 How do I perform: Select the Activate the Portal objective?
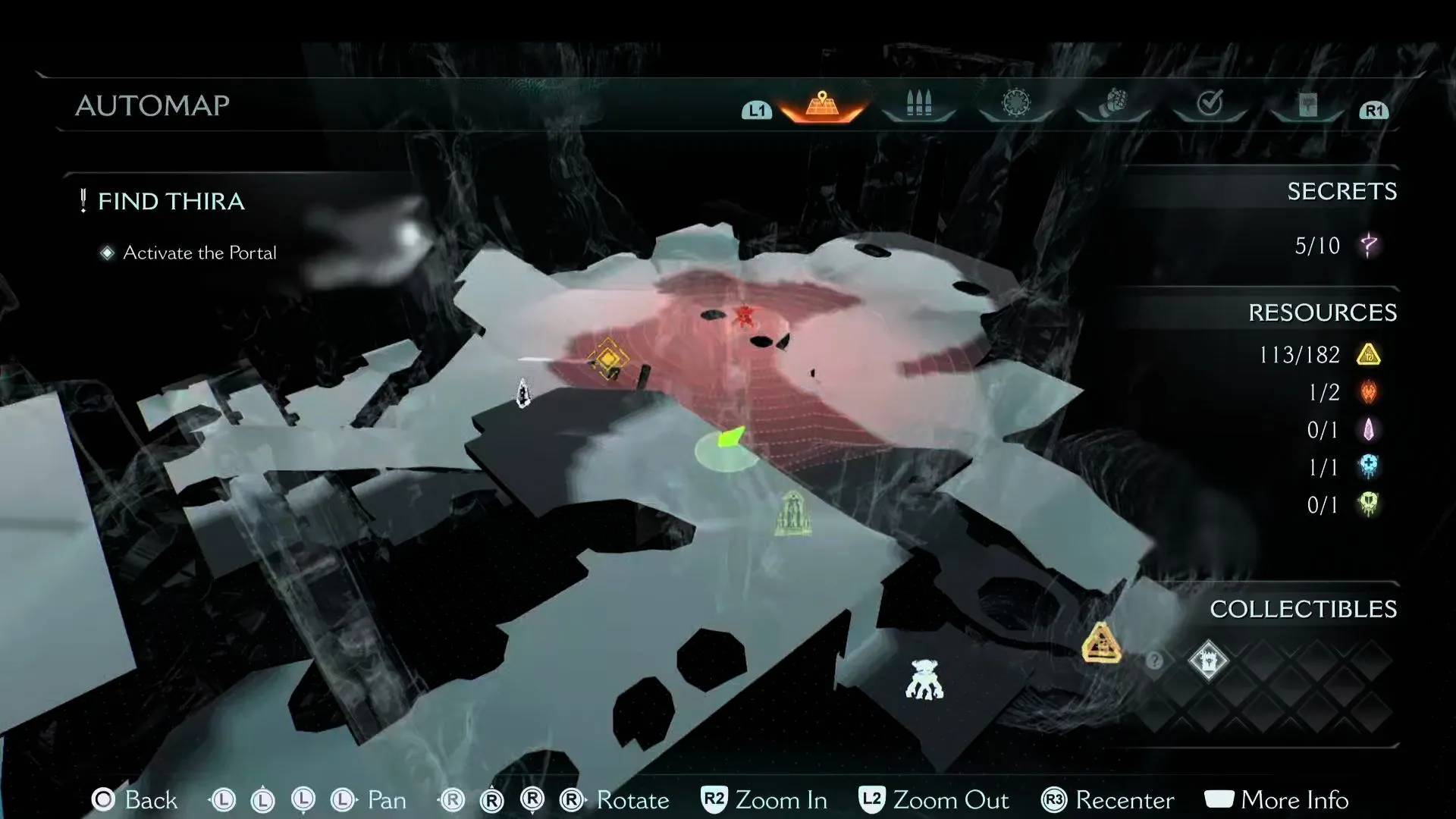click(x=199, y=253)
